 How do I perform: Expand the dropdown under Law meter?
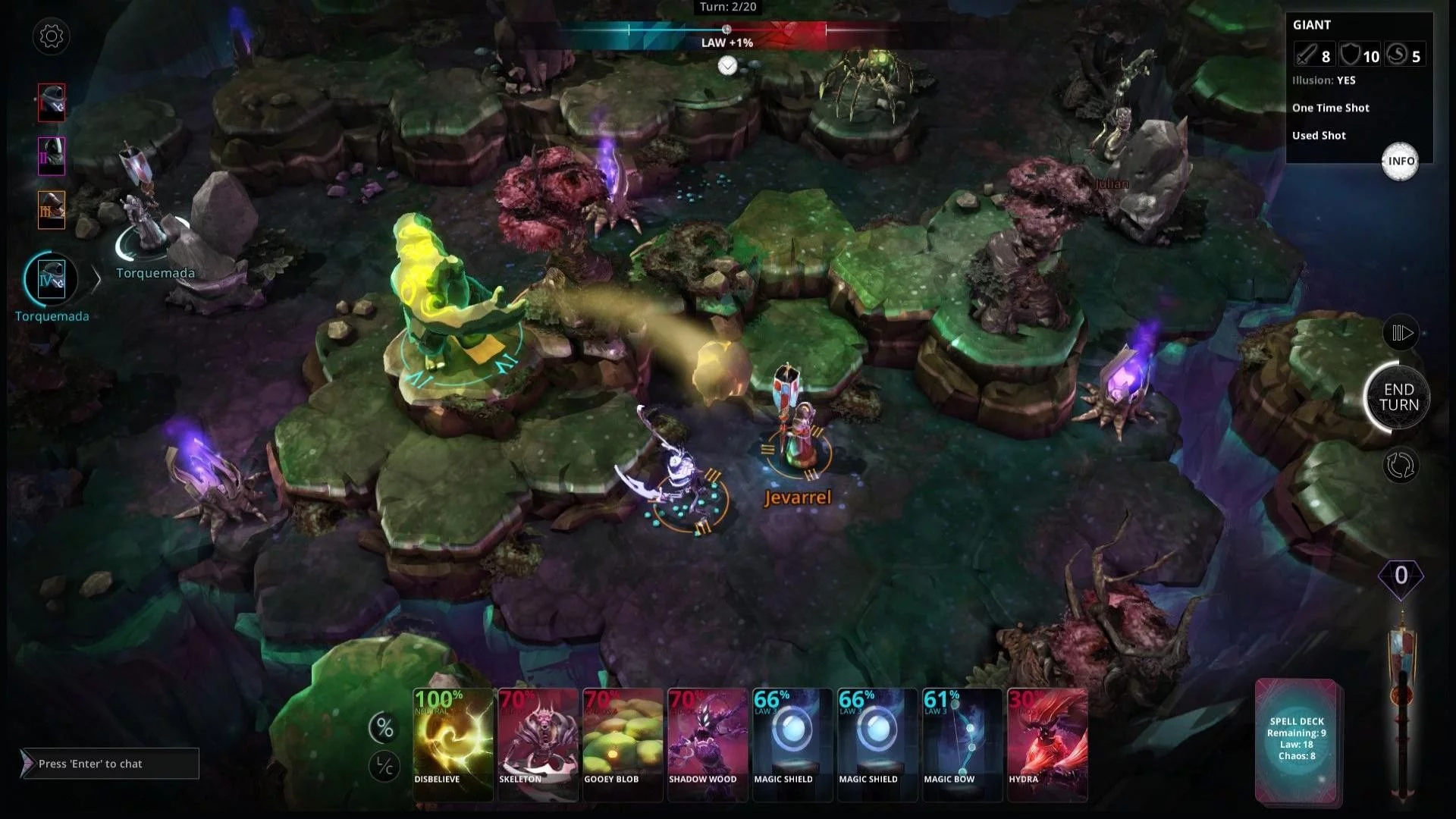[727, 66]
